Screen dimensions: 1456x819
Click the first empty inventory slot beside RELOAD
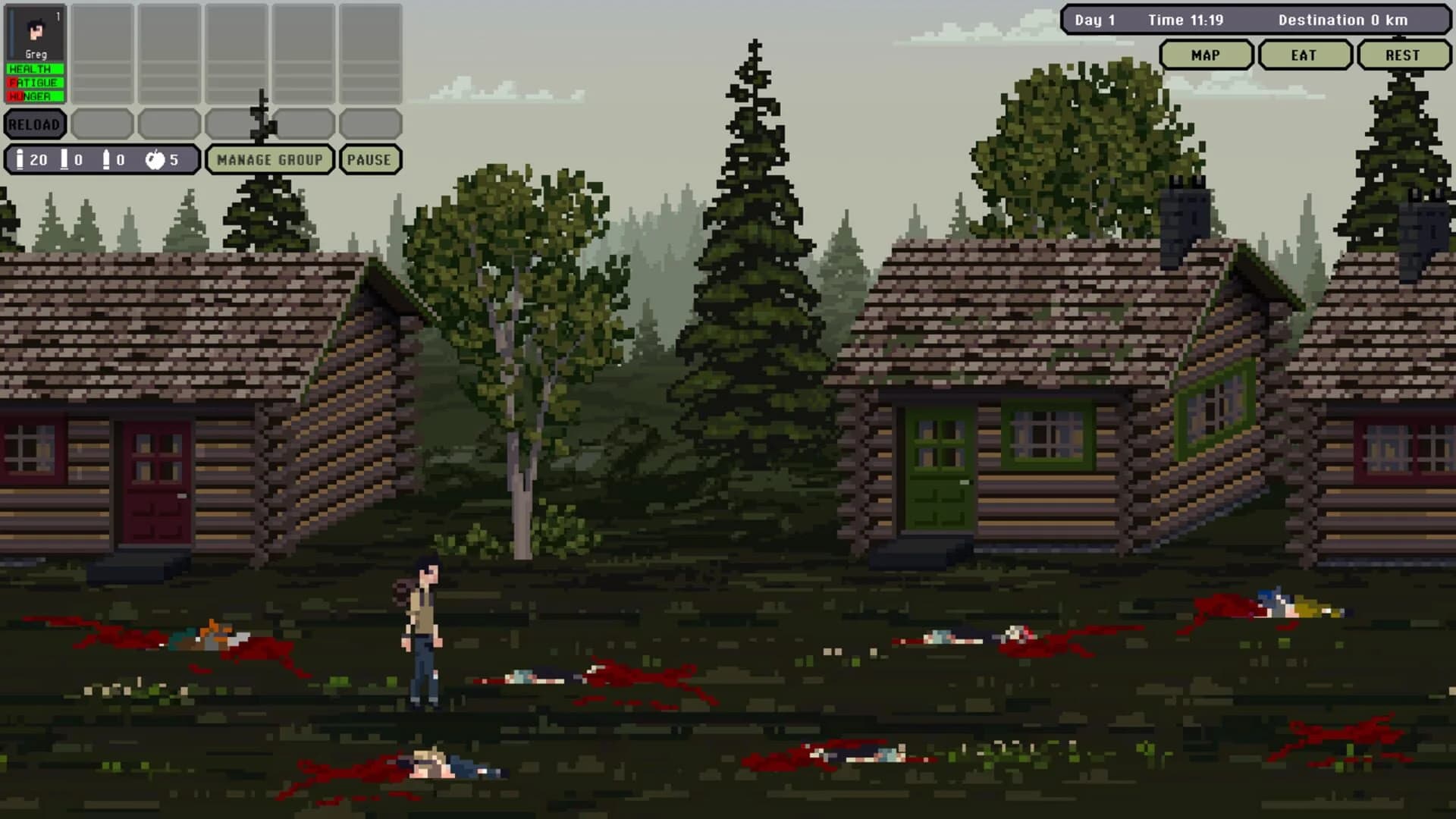click(103, 124)
